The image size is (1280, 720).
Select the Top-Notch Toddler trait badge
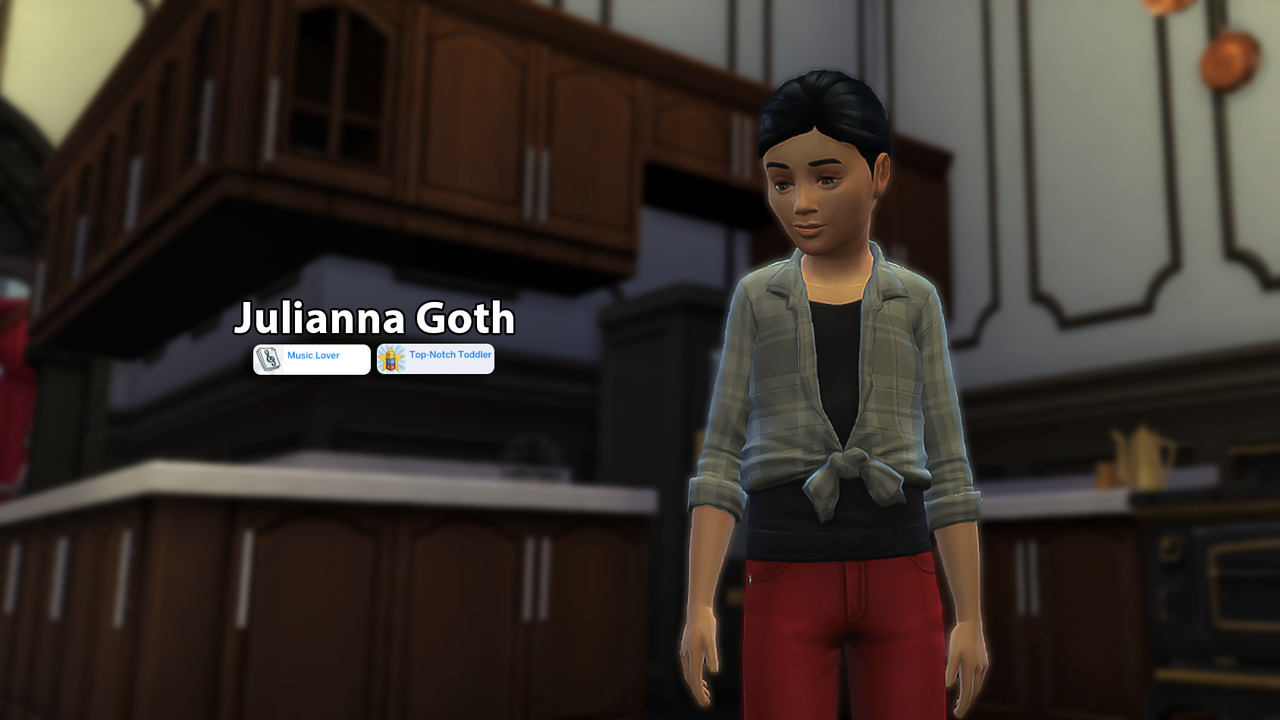point(436,359)
